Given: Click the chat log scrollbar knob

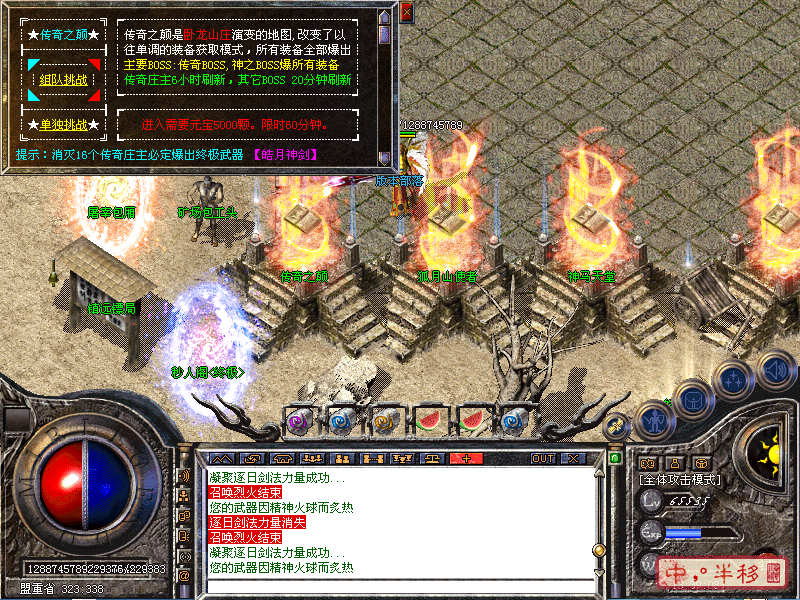Looking at the screenshot, I should (600, 550).
